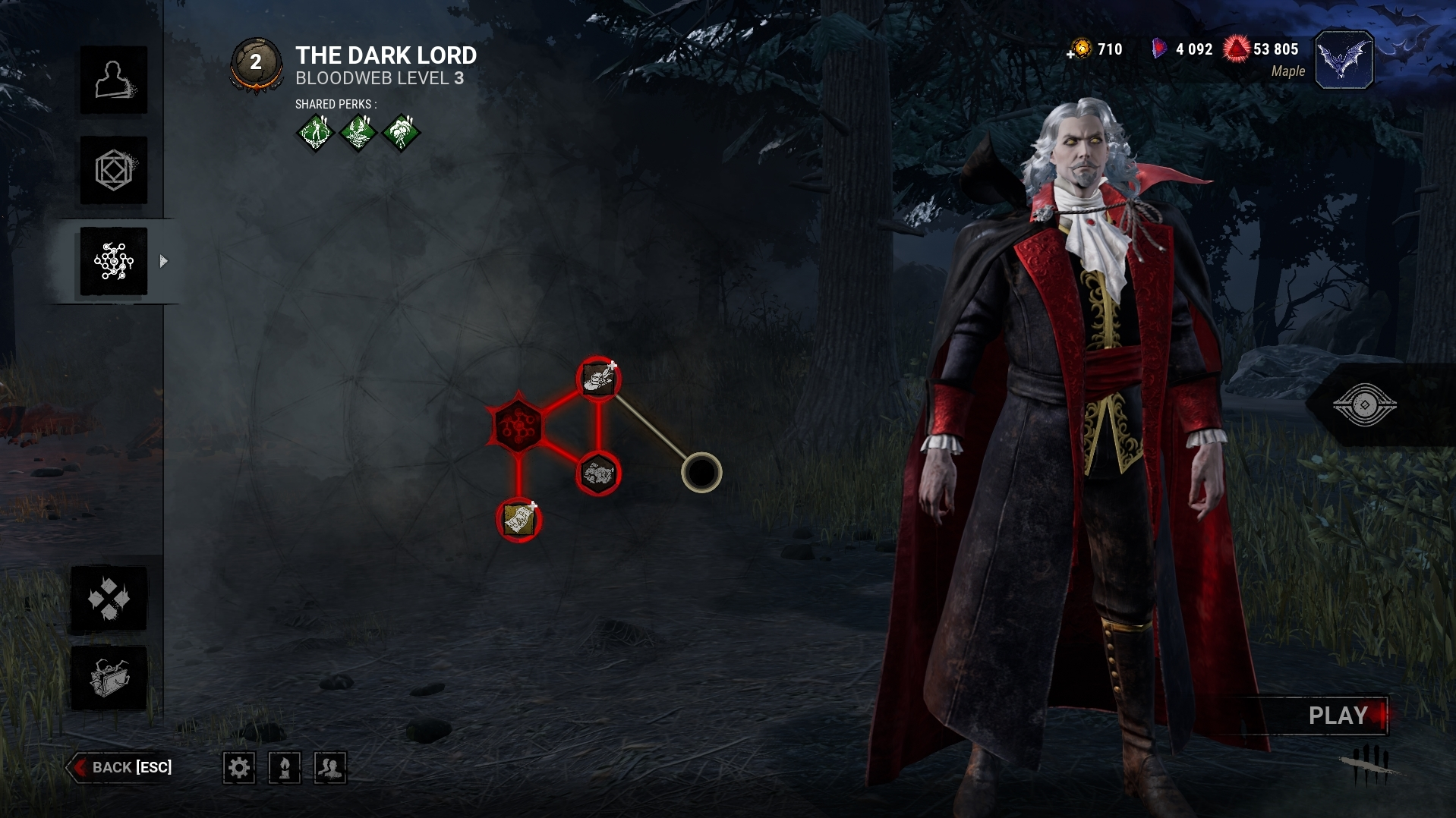Screen dimensions: 1456x818
Task: Open the four-diamond icon menu
Action: [x=109, y=599]
